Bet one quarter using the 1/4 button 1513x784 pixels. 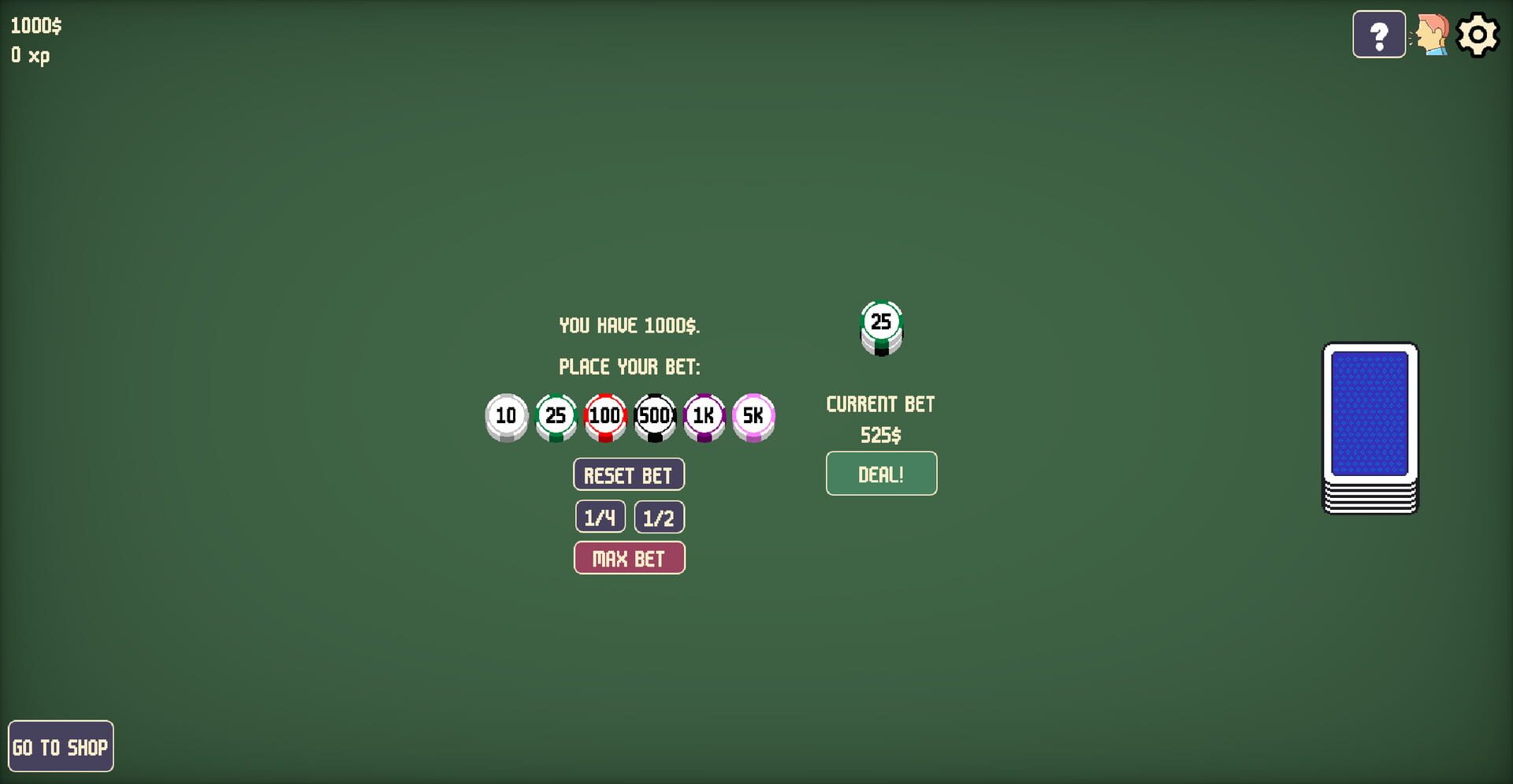coord(600,517)
